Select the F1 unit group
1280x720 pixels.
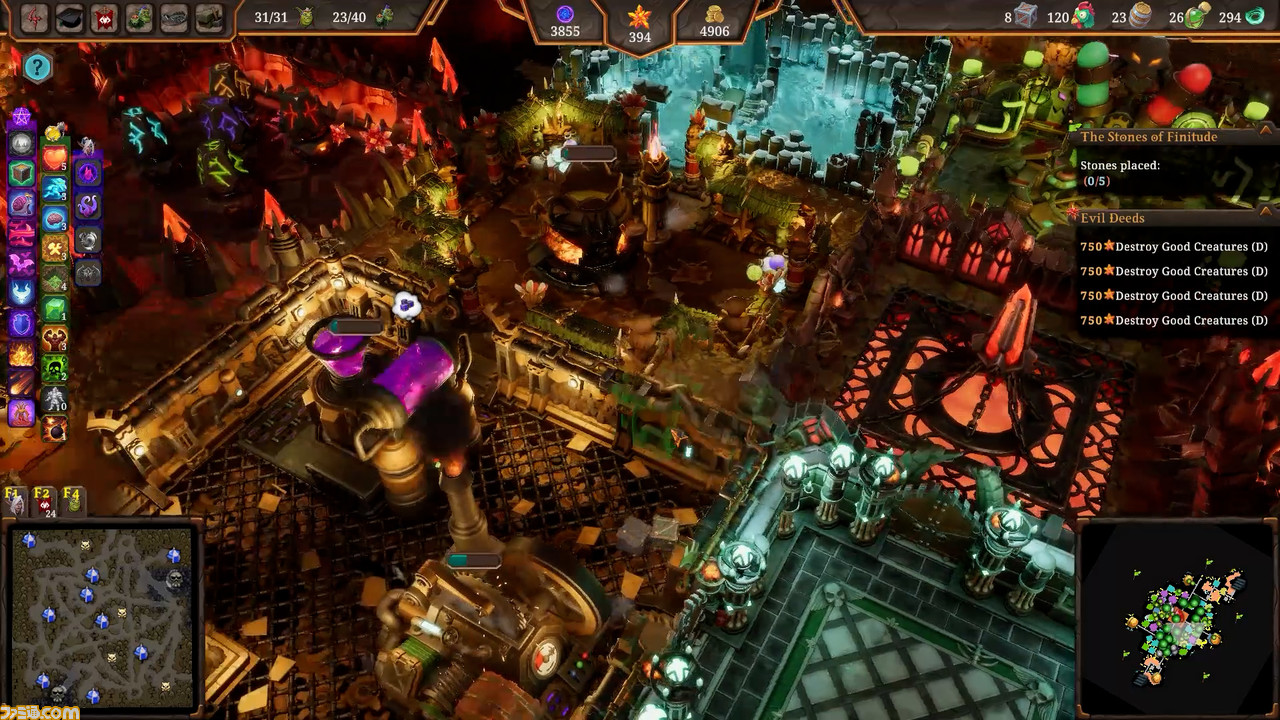14,501
